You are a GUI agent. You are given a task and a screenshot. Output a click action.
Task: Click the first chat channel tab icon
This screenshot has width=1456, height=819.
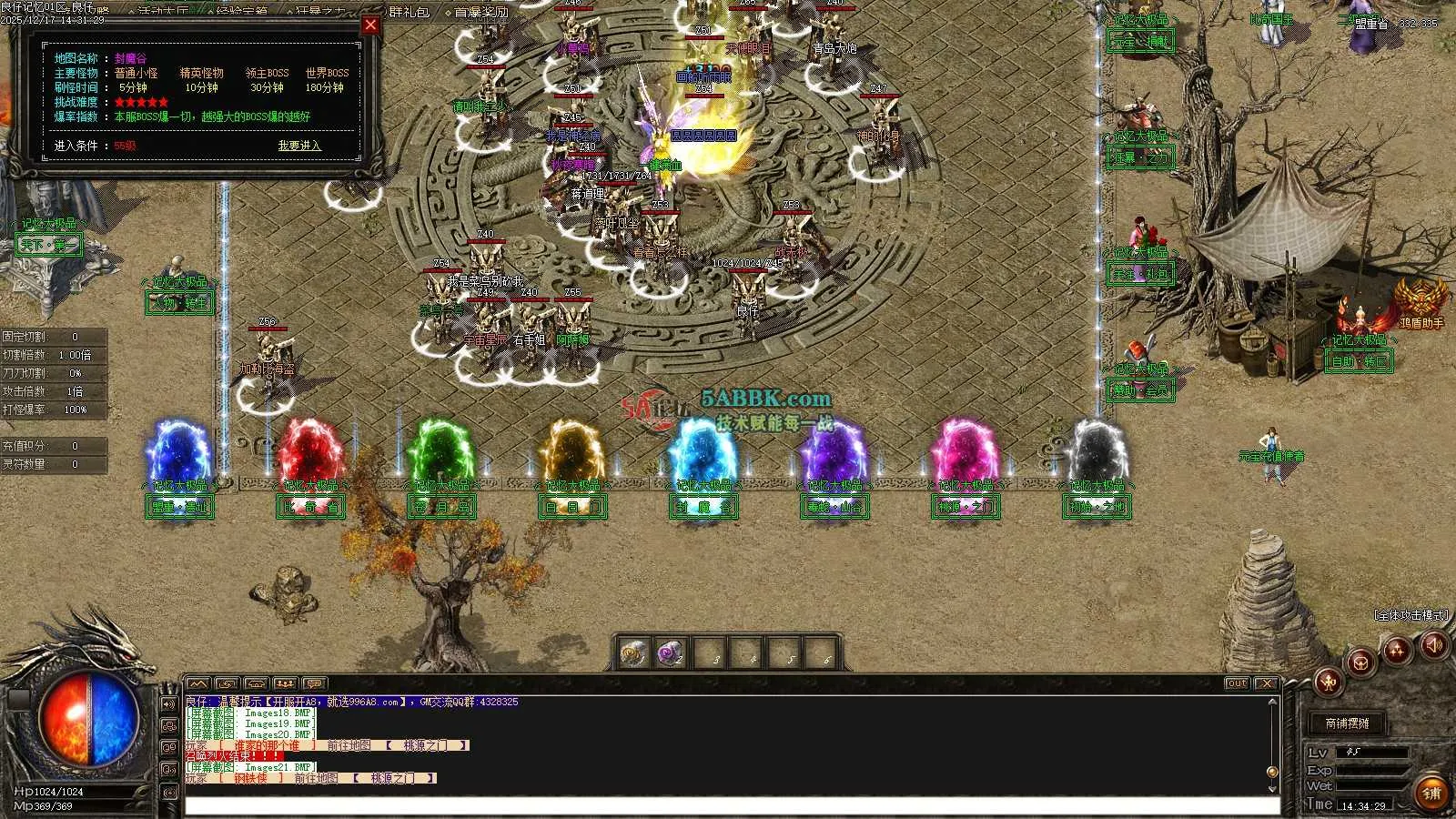pyautogui.click(x=198, y=683)
